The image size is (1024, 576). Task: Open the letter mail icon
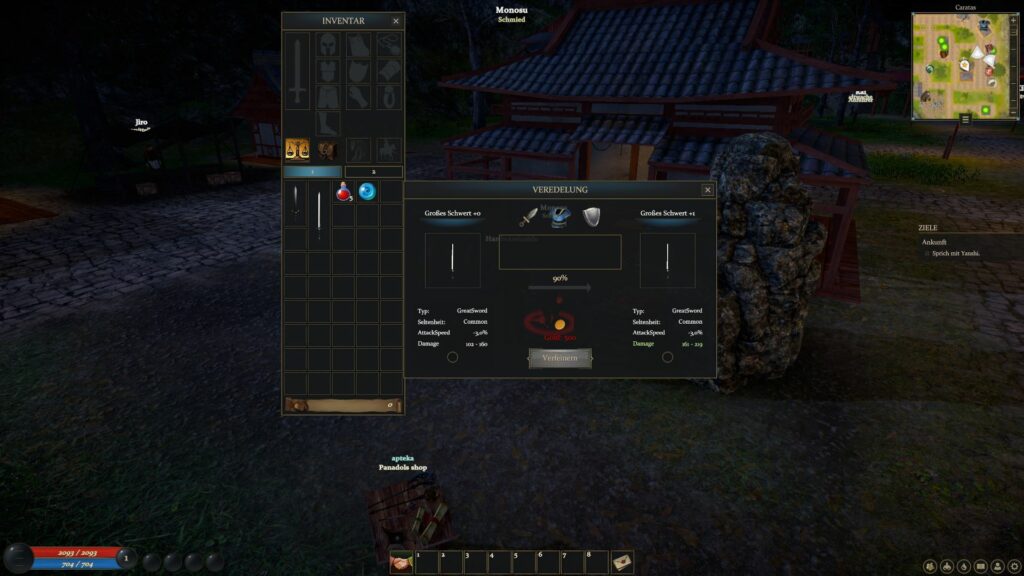click(622, 563)
